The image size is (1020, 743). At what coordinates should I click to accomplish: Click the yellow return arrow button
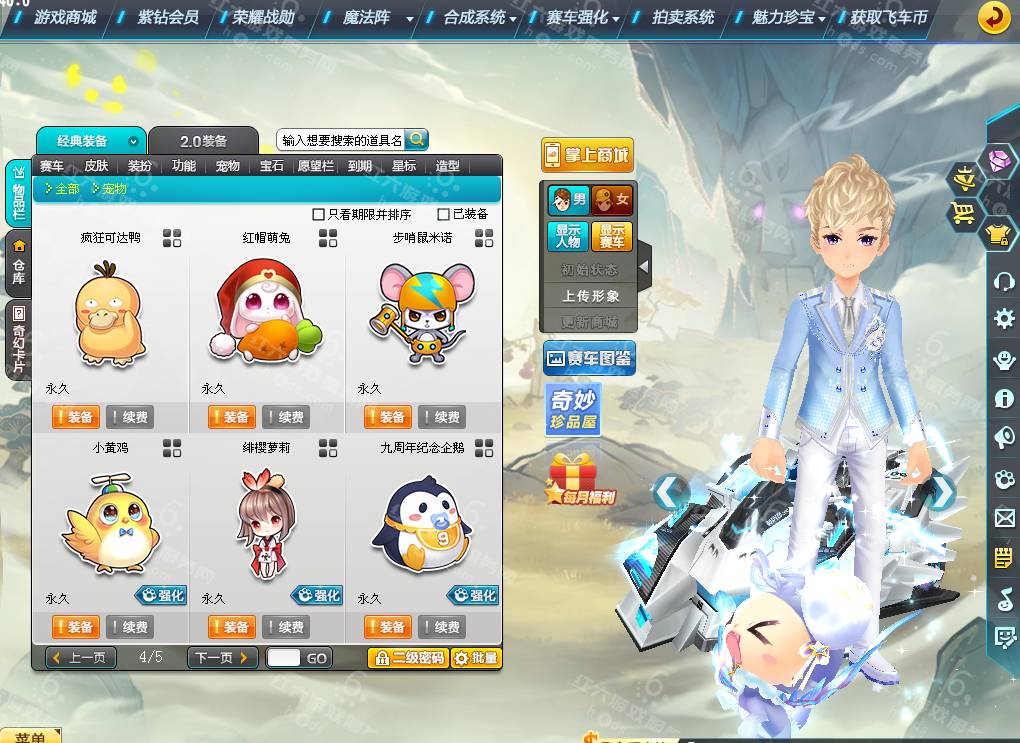pyautogui.click(x=993, y=18)
